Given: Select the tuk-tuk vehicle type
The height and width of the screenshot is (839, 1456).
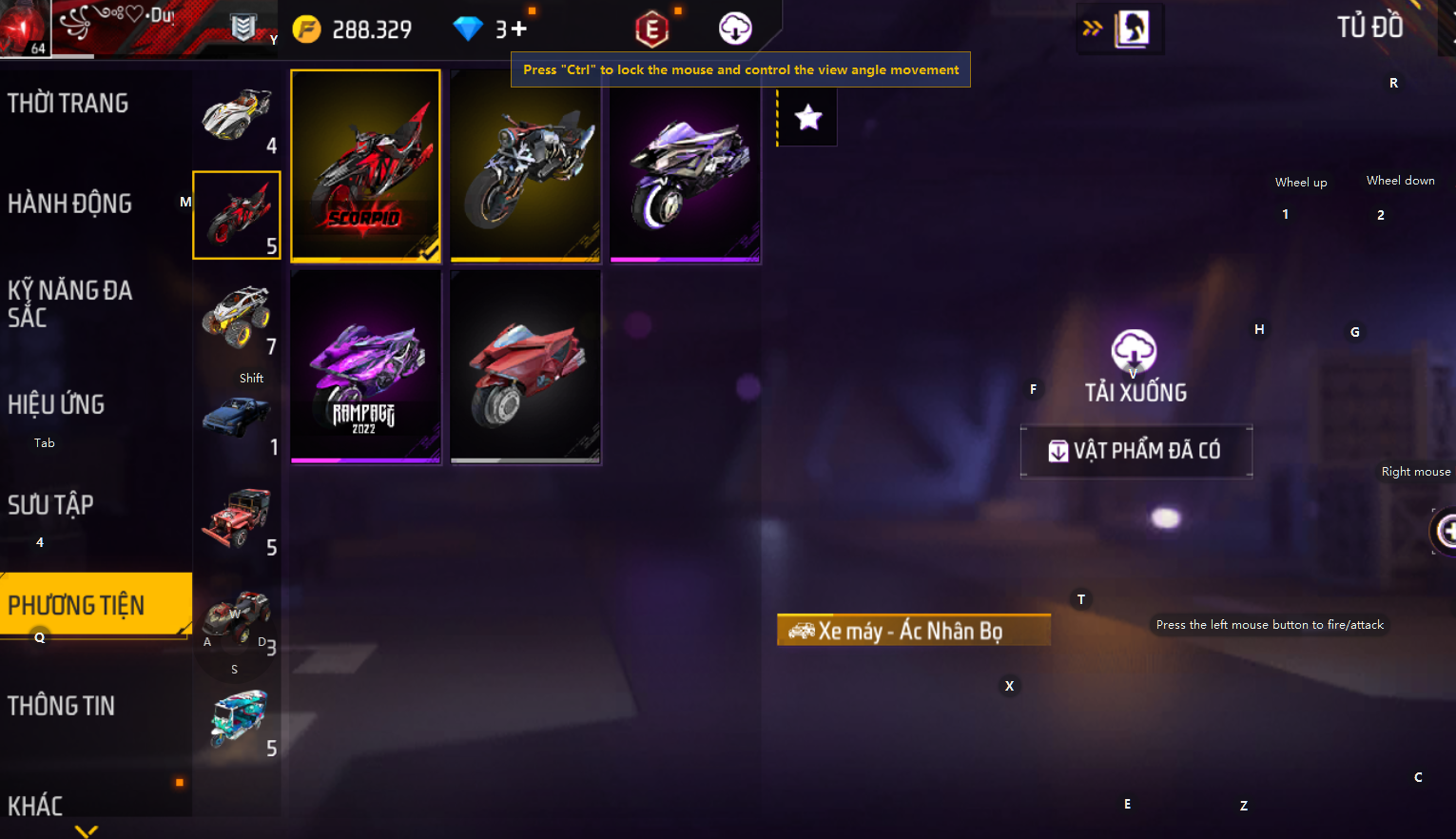Looking at the screenshot, I should pyautogui.click(x=238, y=719).
